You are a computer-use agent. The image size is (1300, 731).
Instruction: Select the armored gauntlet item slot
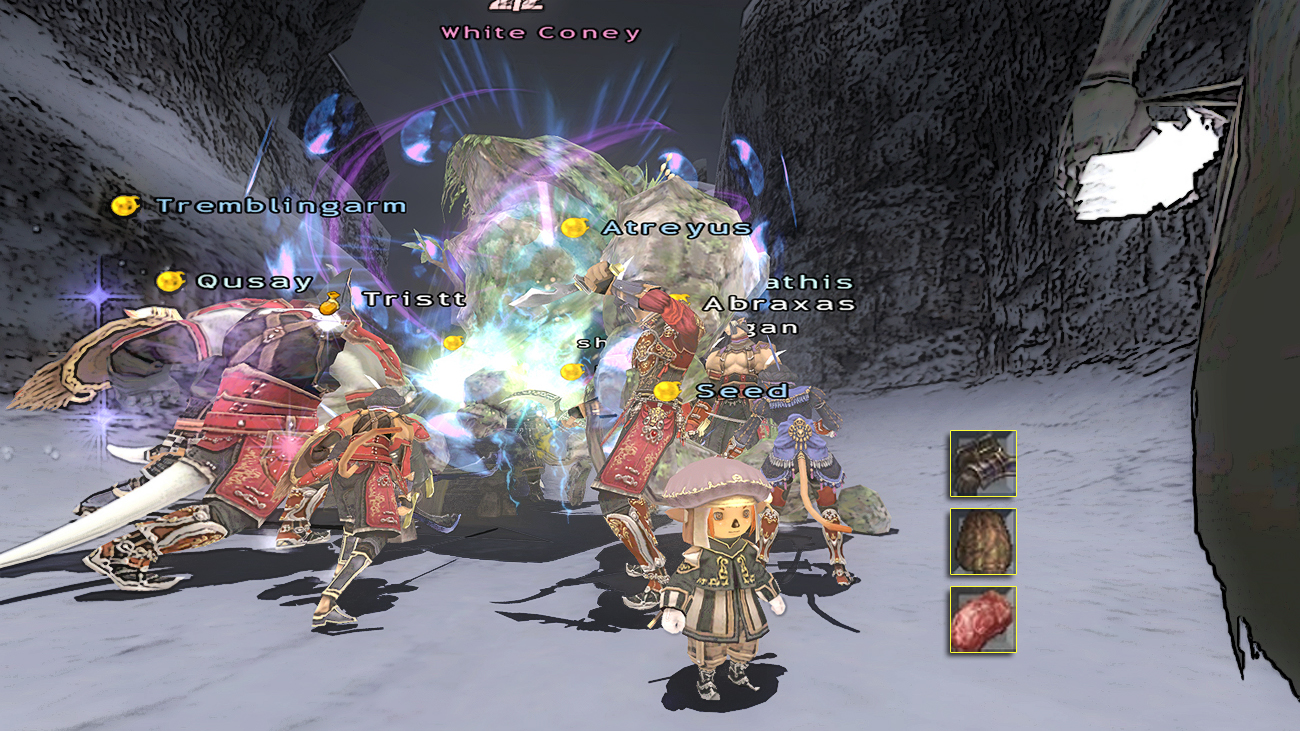coord(983,464)
